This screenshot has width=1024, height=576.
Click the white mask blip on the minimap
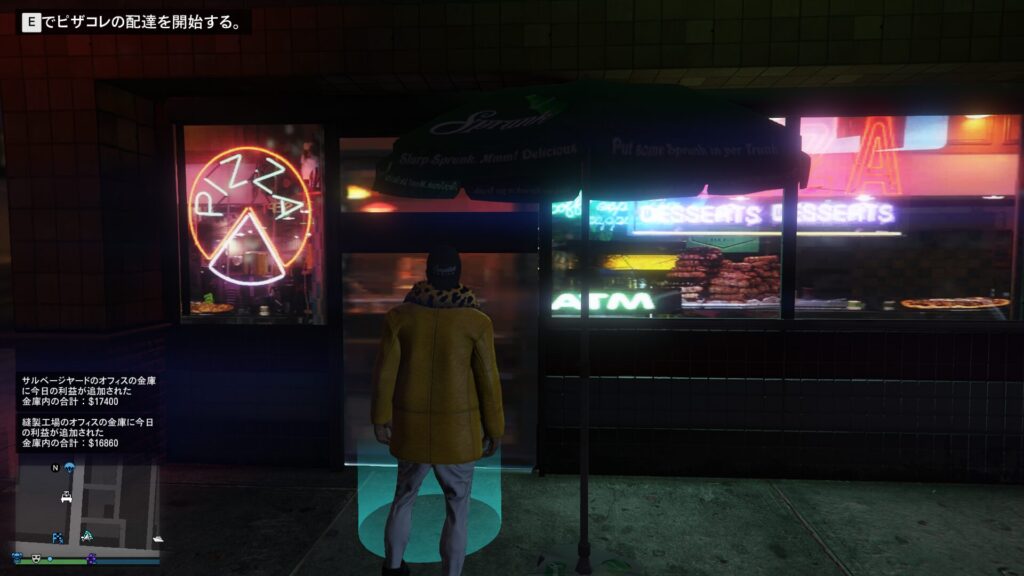(36, 558)
